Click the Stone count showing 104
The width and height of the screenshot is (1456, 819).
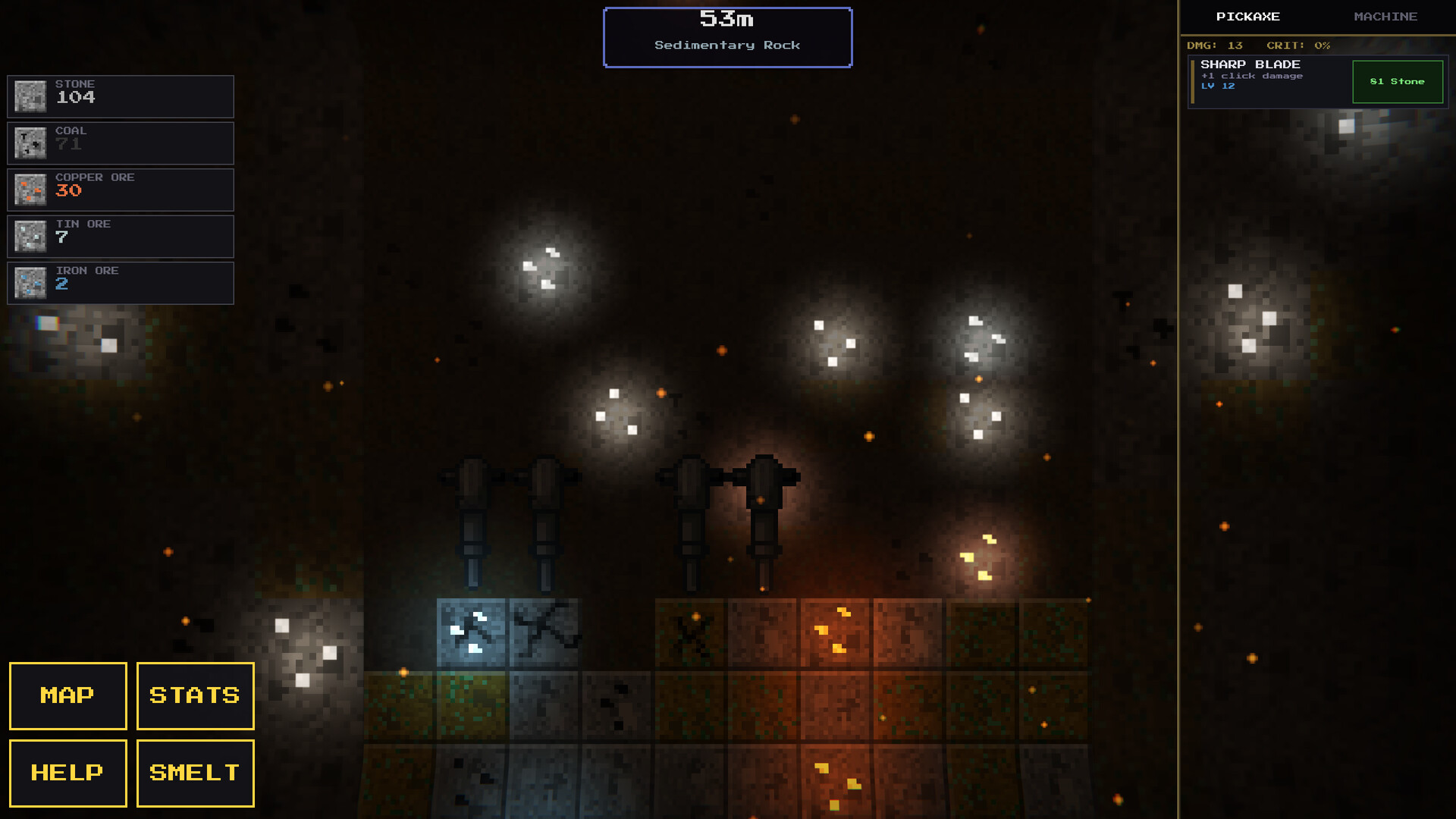click(76, 97)
